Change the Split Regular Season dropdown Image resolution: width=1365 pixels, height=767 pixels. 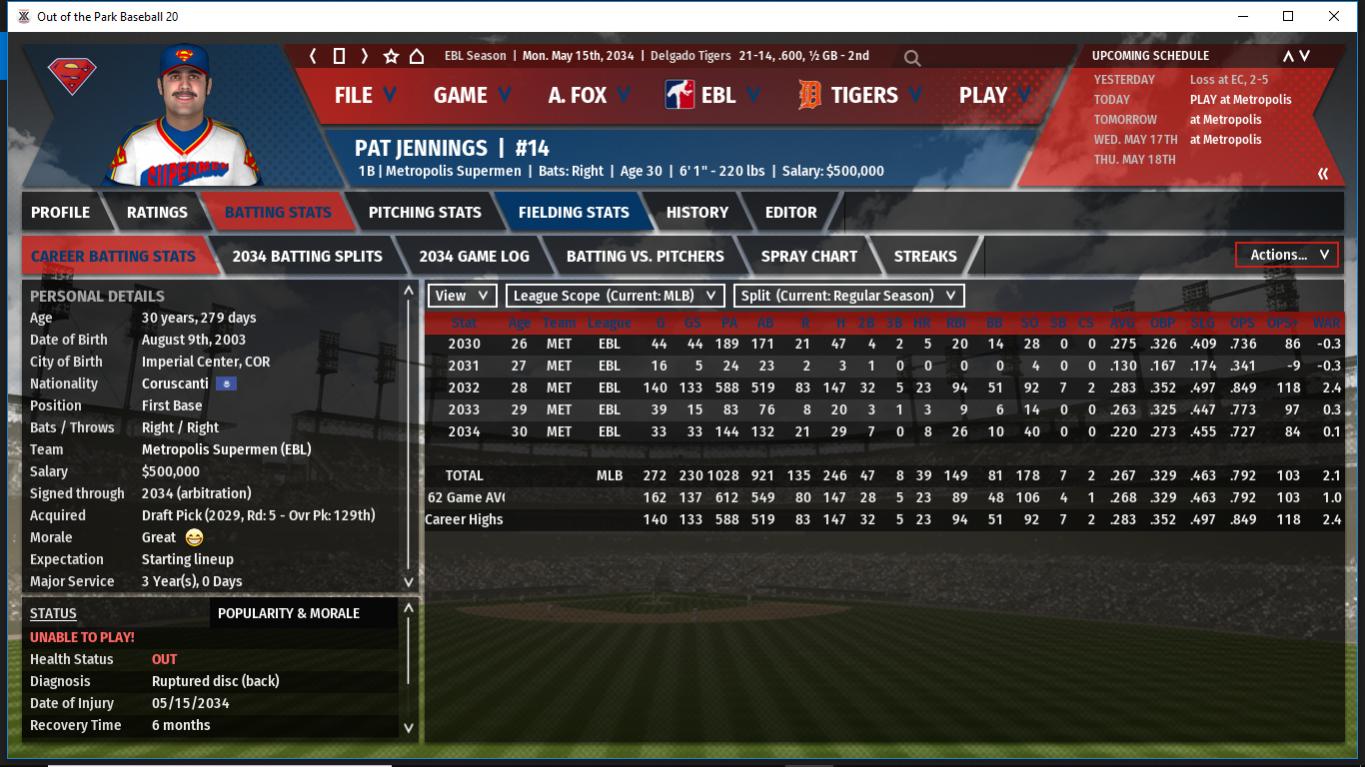pos(849,296)
